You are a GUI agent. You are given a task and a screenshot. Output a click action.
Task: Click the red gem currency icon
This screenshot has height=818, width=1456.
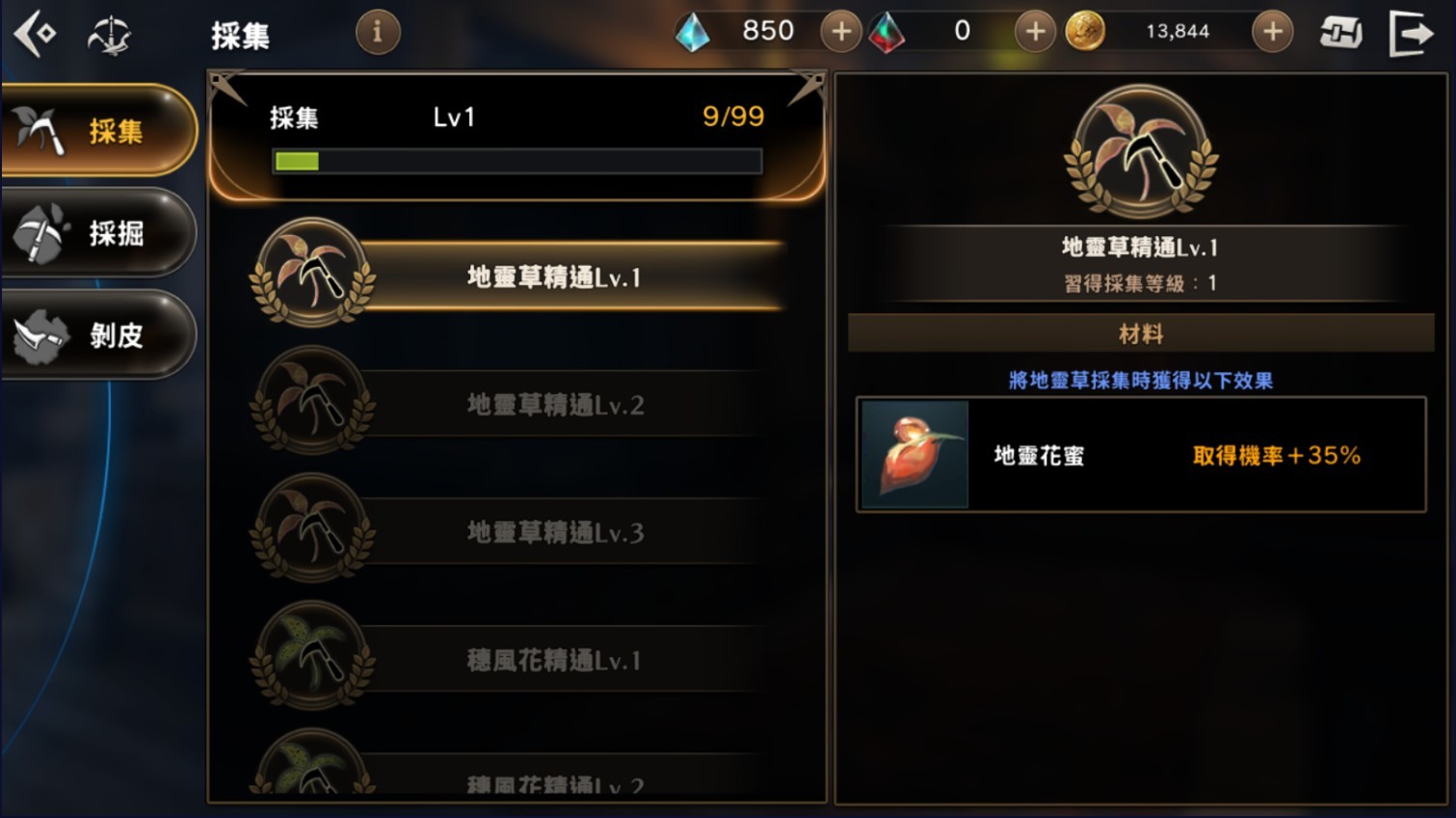[x=888, y=31]
